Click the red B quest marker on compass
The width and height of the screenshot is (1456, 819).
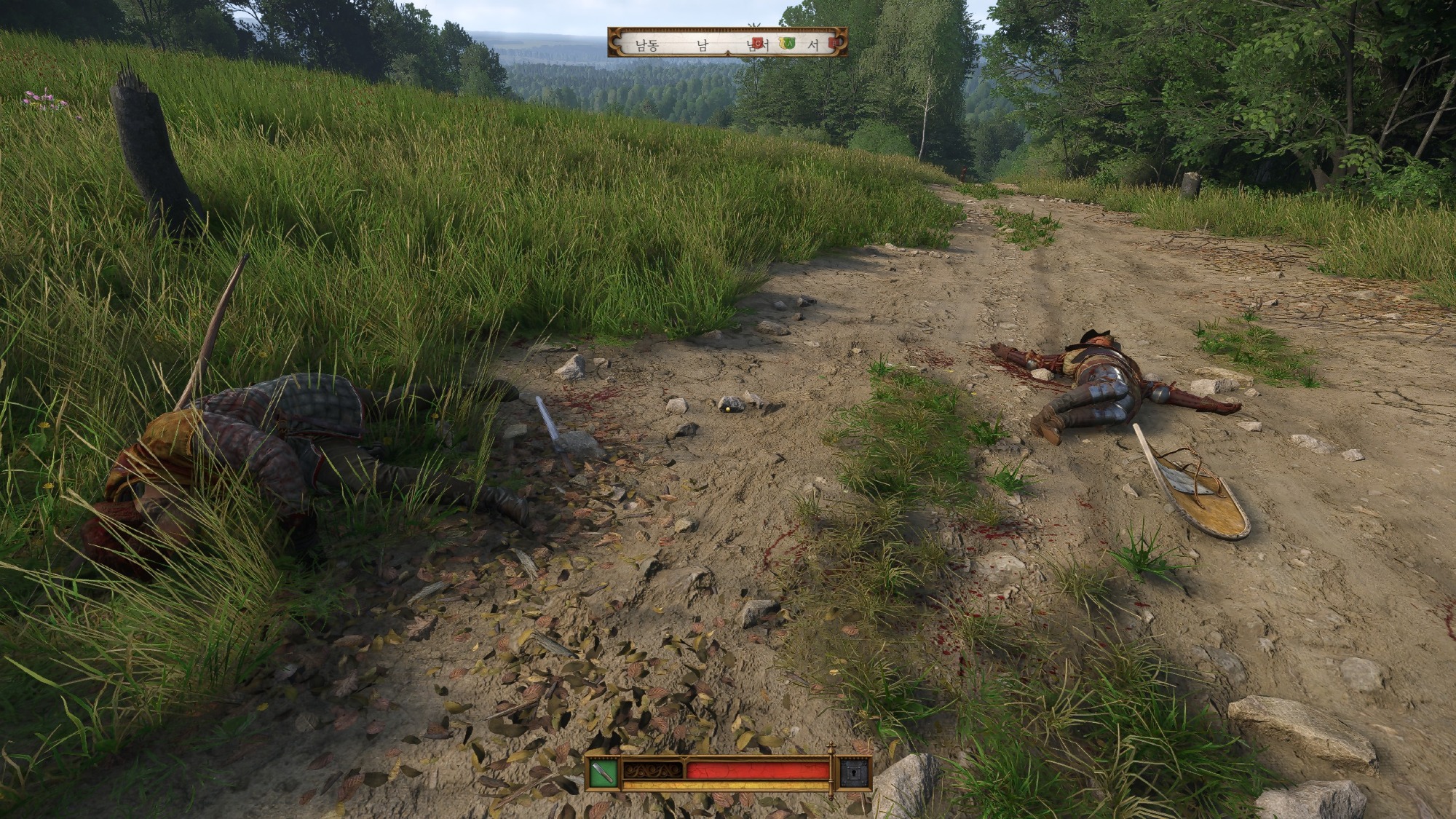coord(834,44)
